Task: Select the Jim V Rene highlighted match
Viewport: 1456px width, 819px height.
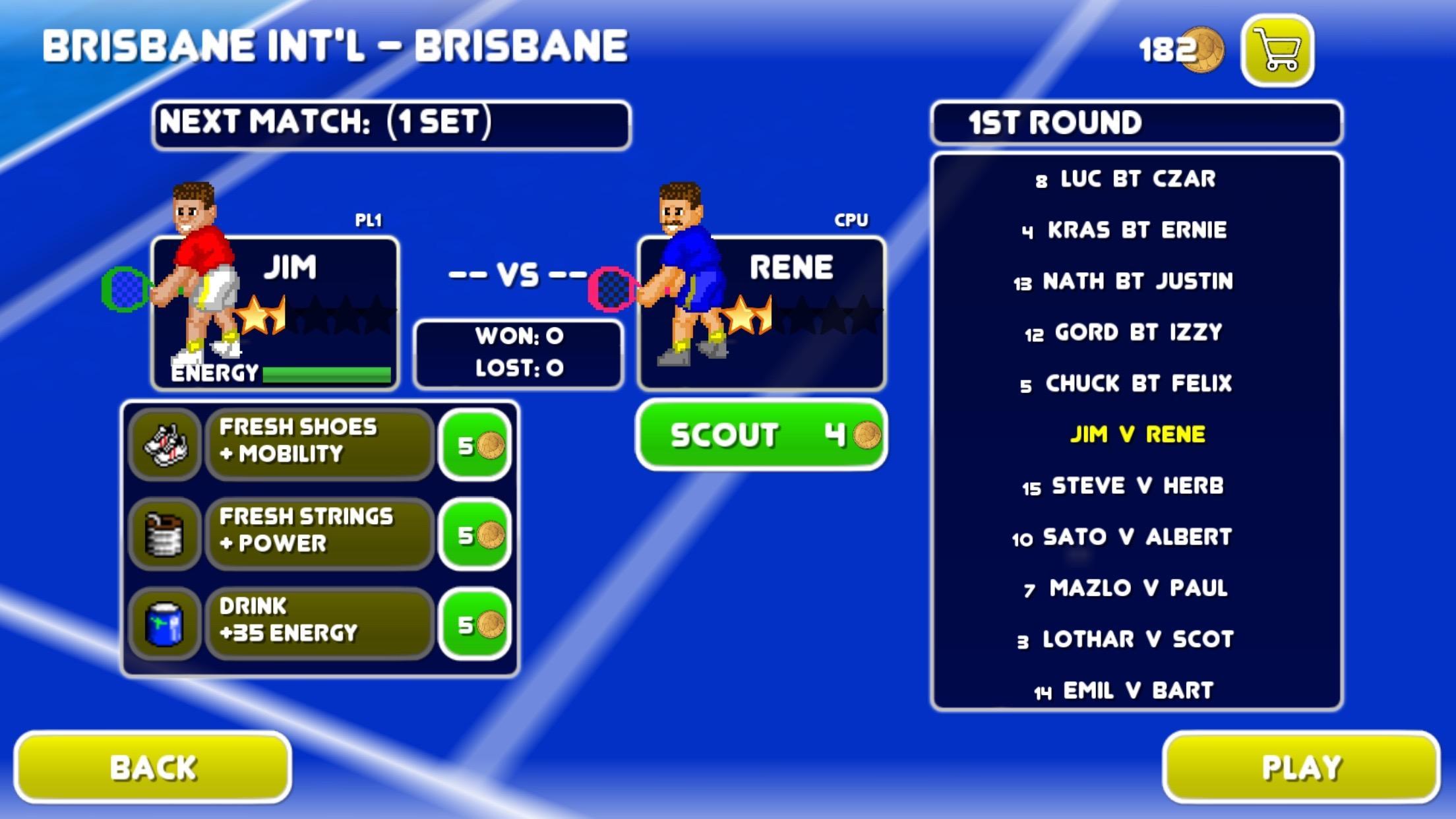Action: [1137, 435]
